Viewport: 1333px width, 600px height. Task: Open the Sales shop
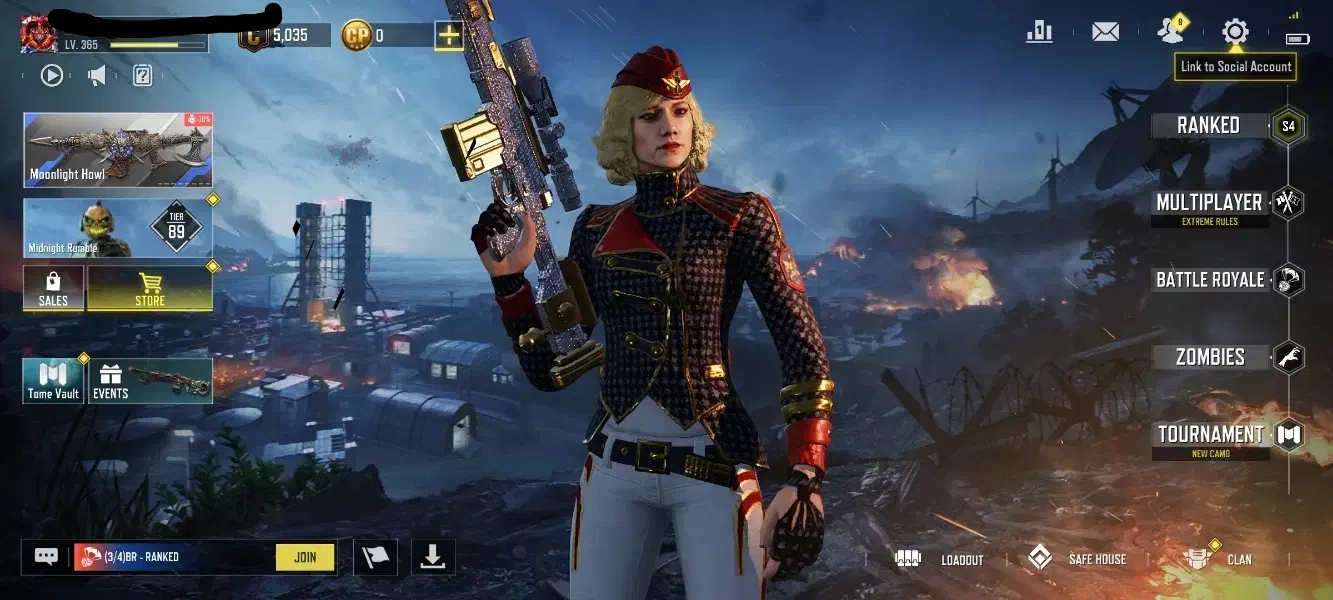click(53, 288)
